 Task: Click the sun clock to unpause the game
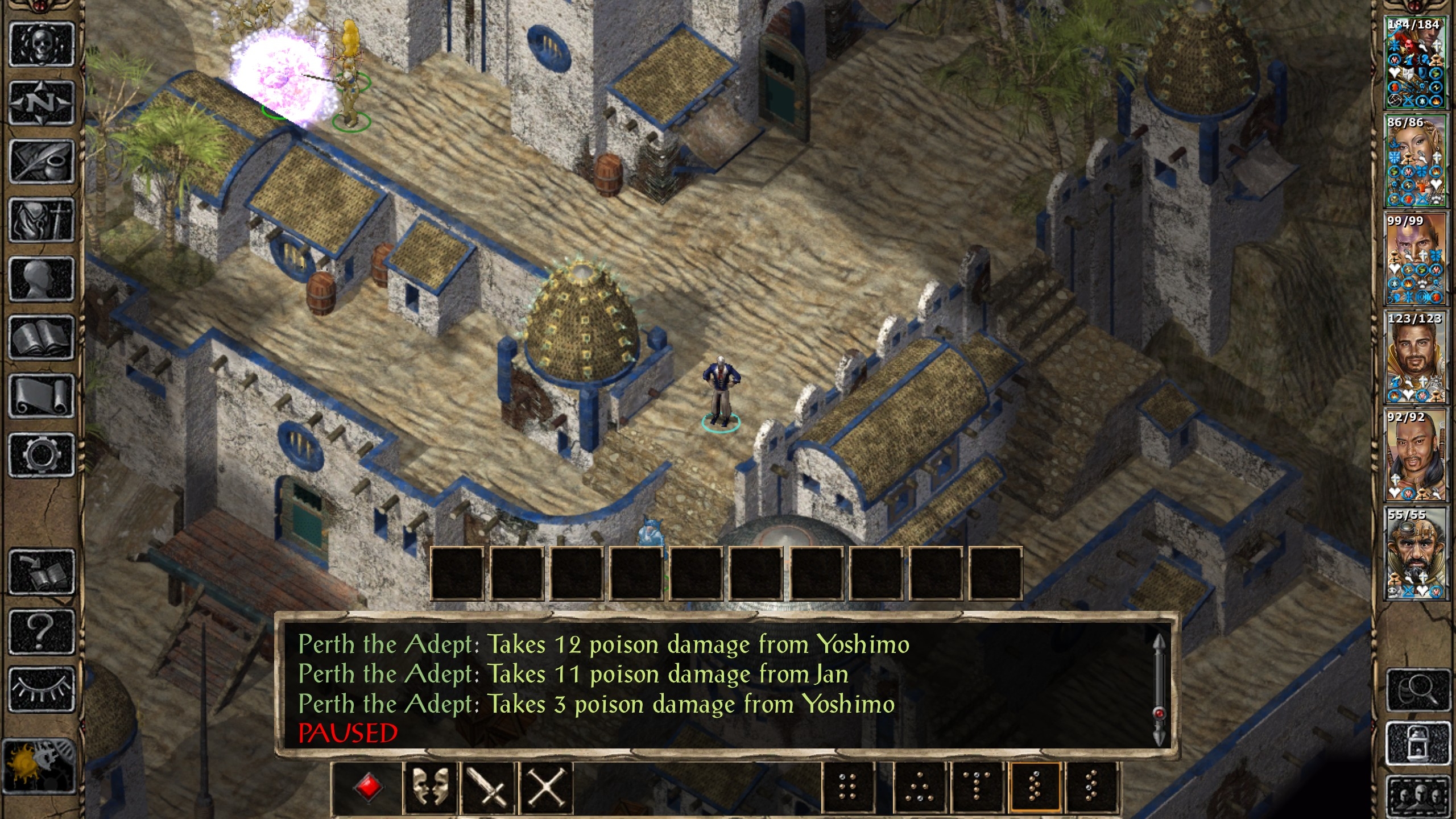39,765
